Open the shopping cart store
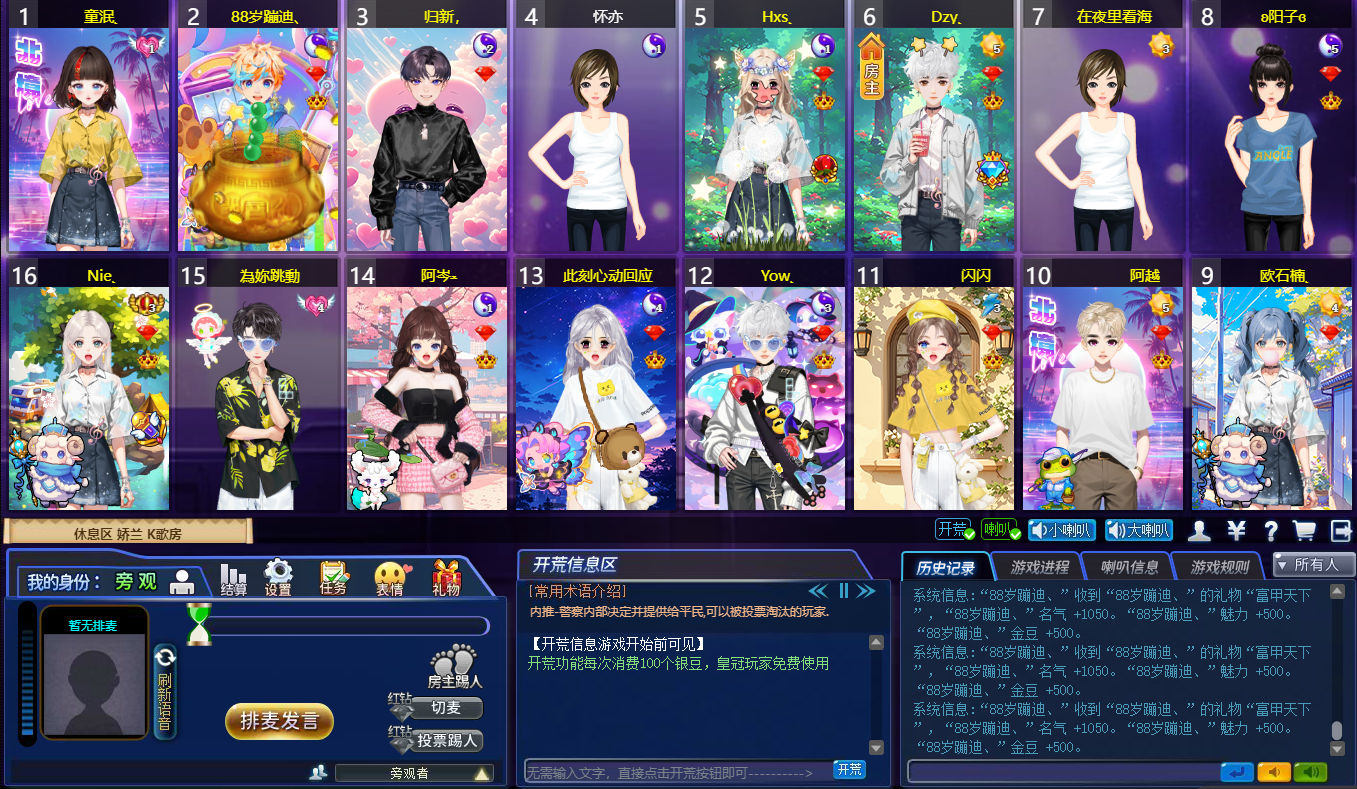 tap(1304, 530)
